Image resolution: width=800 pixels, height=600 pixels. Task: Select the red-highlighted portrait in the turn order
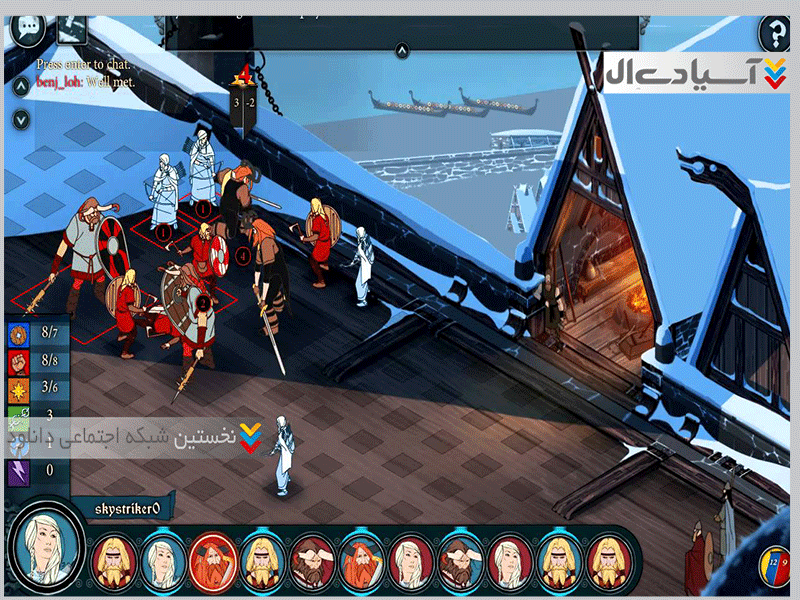coord(211,563)
